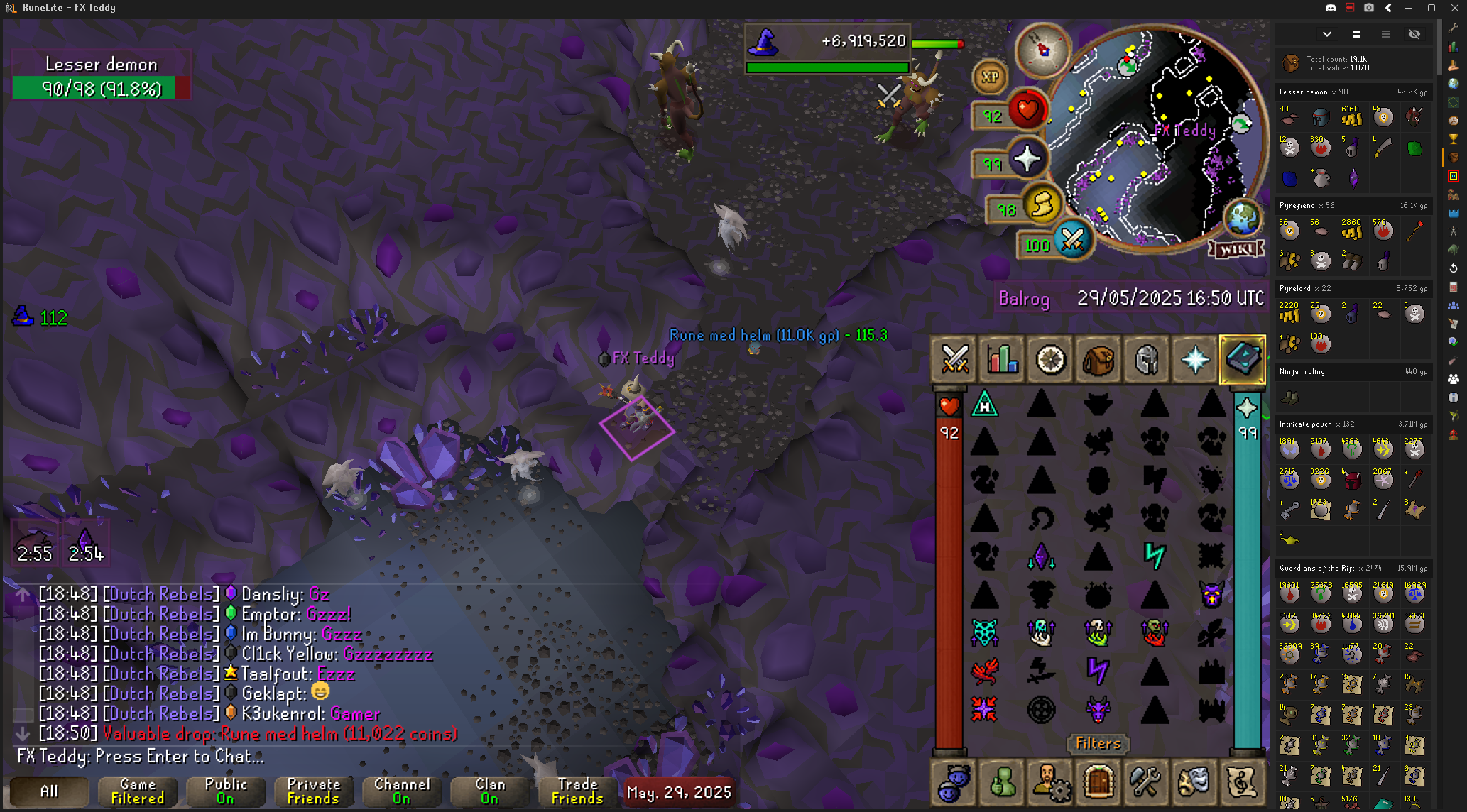Switch to the Skills tab
The height and width of the screenshot is (812, 1467).
tap(1002, 360)
